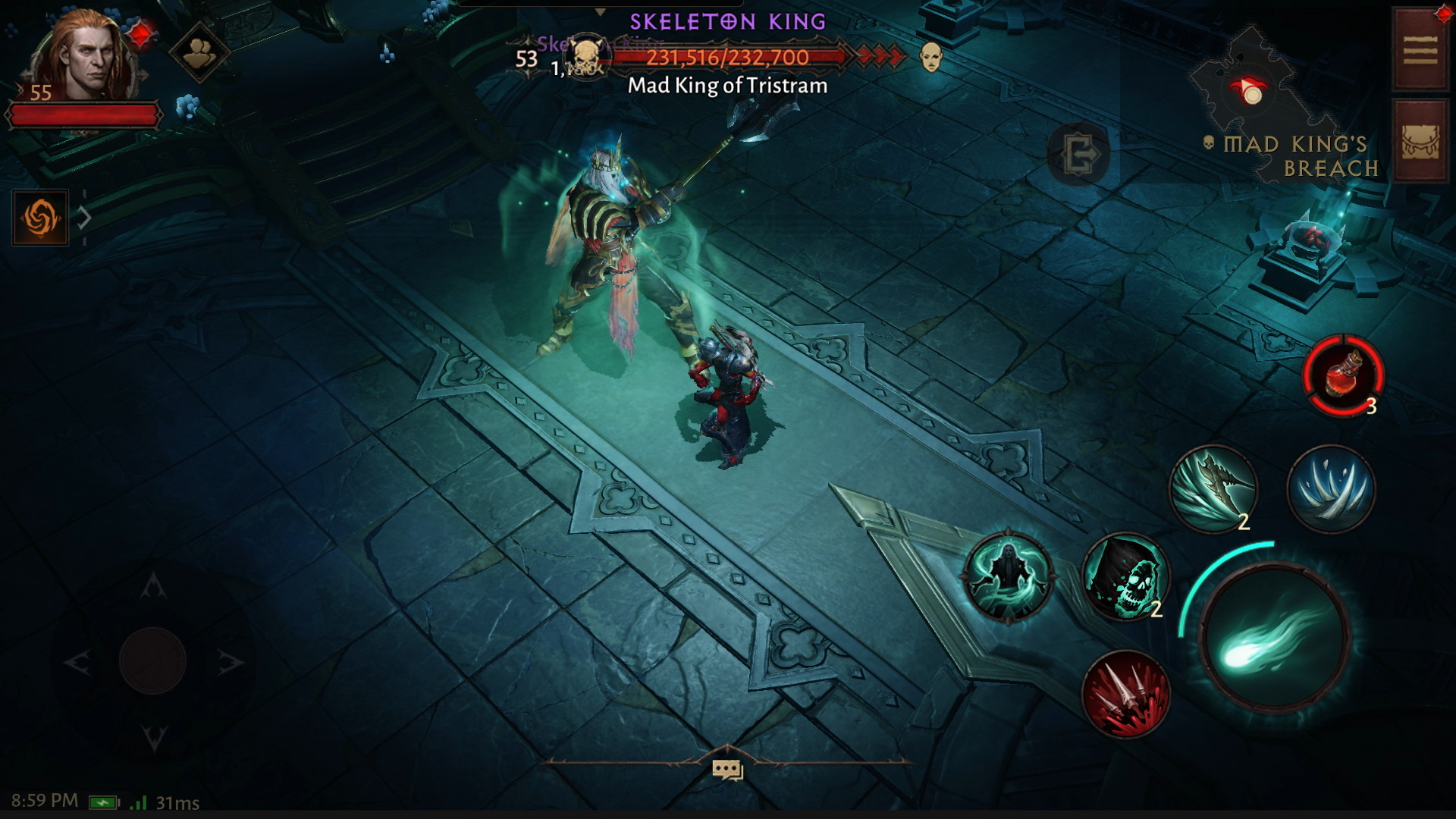Trigger the hooded skull skill
Viewport: 1456px width, 819px height.
(x=1125, y=578)
